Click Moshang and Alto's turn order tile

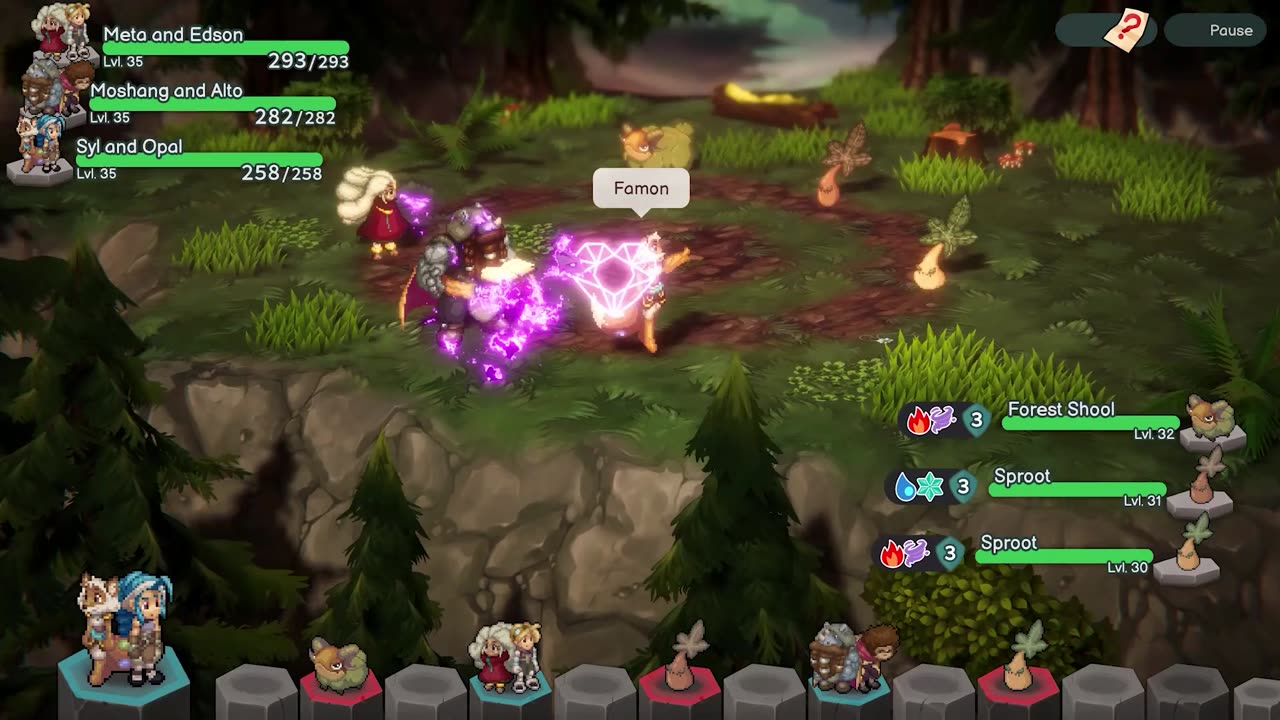click(849, 663)
